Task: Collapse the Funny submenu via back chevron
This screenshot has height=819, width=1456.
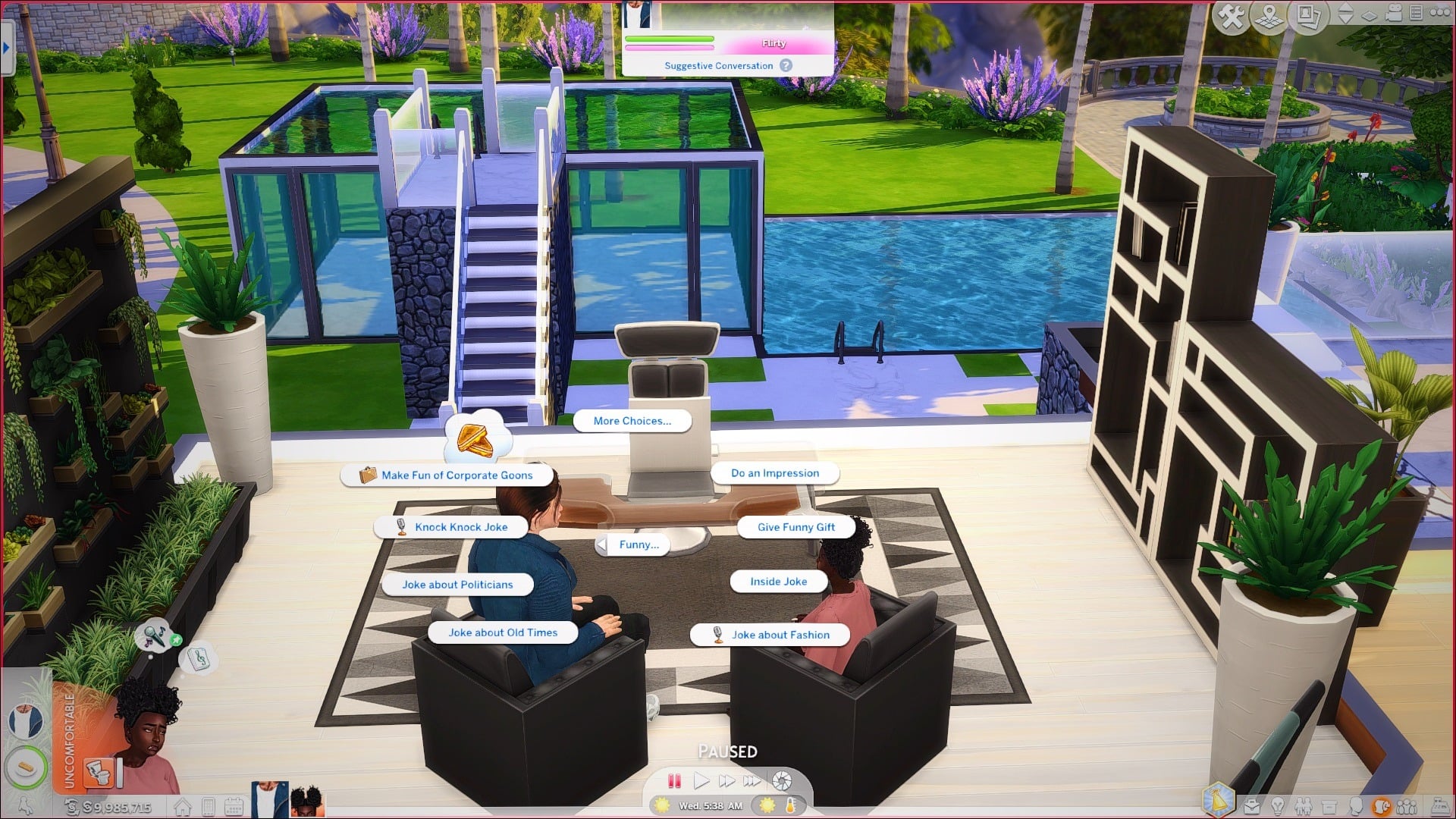Action: pyautogui.click(x=603, y=544)
